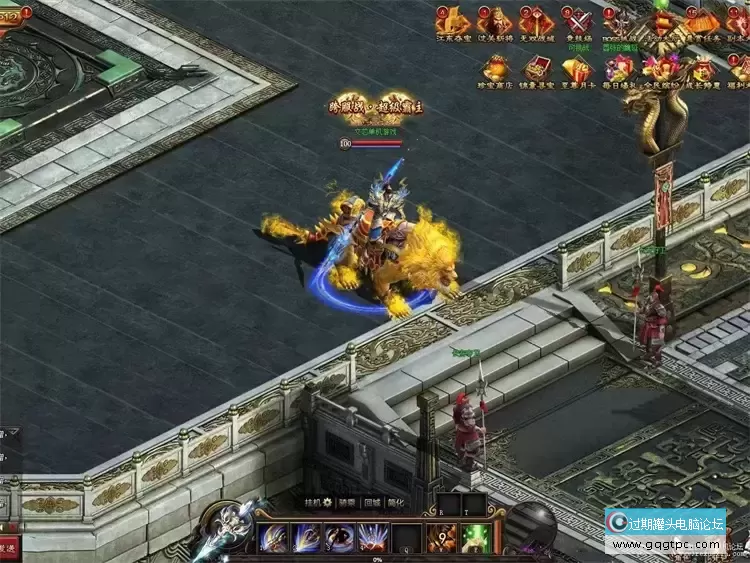750x563 pixels.
Task: Open the 江东夺宝 sailing ship event
Action: tap(453, 21)
